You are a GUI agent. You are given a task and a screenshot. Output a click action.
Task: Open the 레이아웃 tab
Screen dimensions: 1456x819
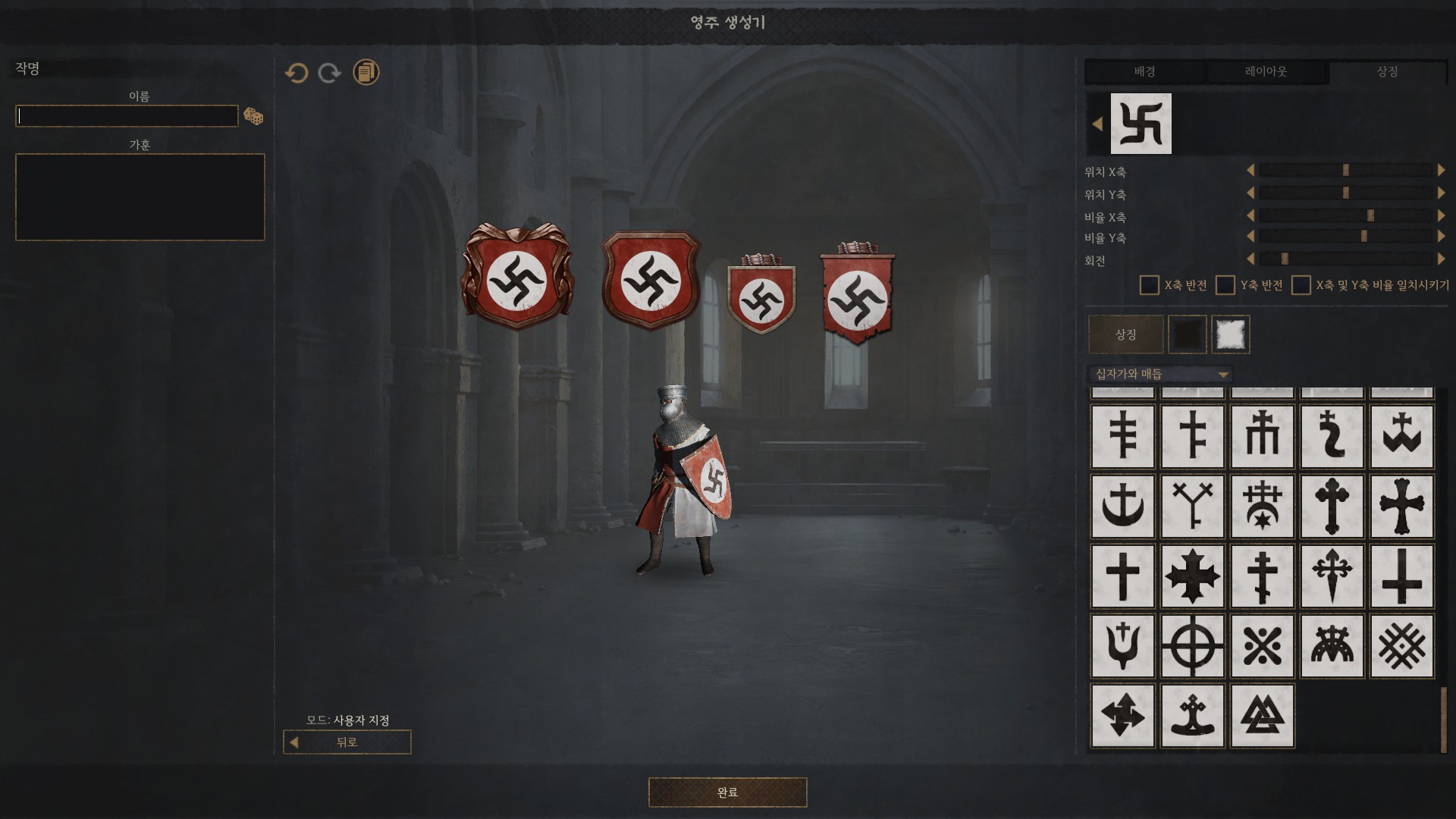(1266, 72)
